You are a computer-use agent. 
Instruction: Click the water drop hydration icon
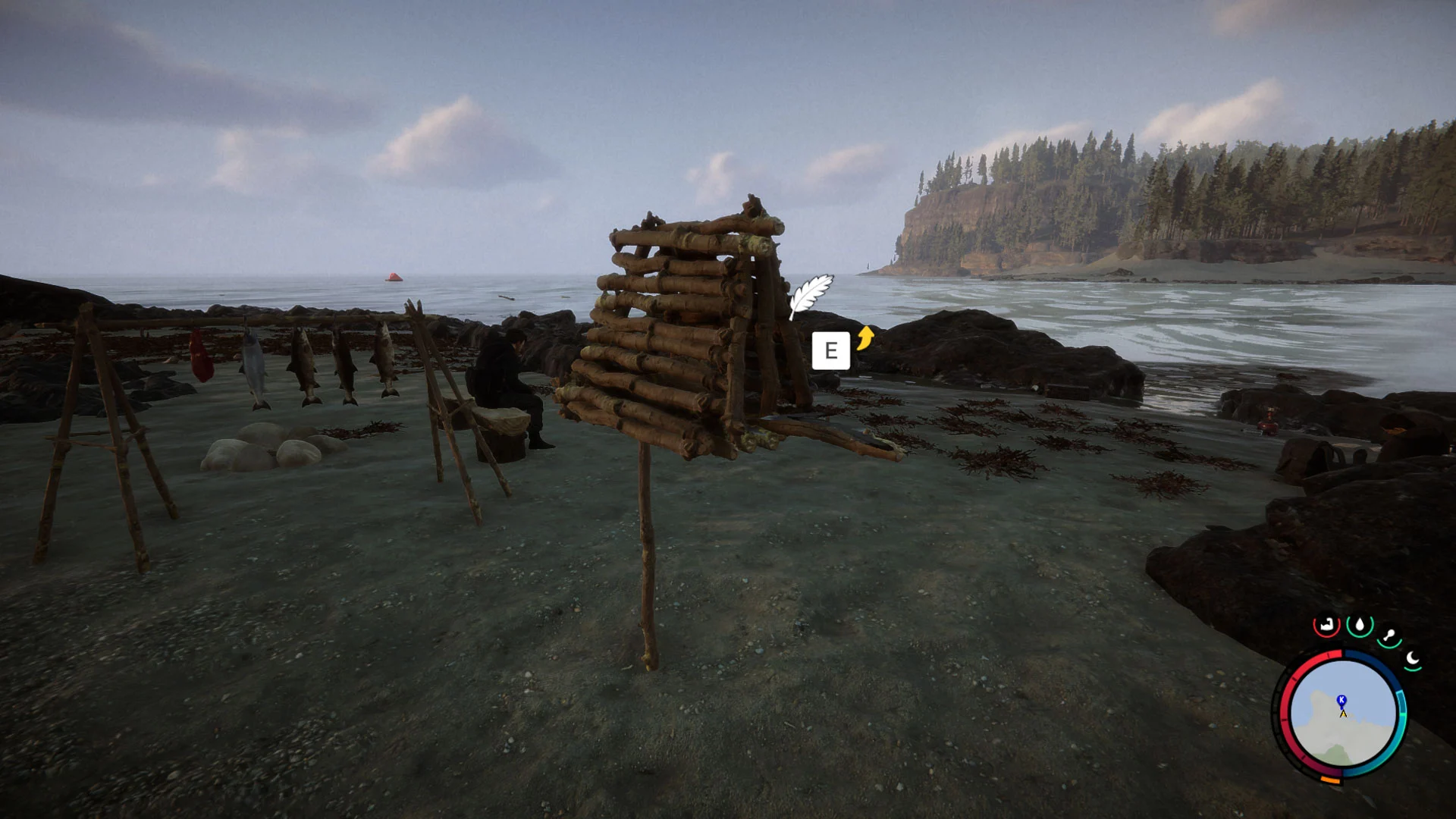pyautogui.click(x=1360, y=625)
